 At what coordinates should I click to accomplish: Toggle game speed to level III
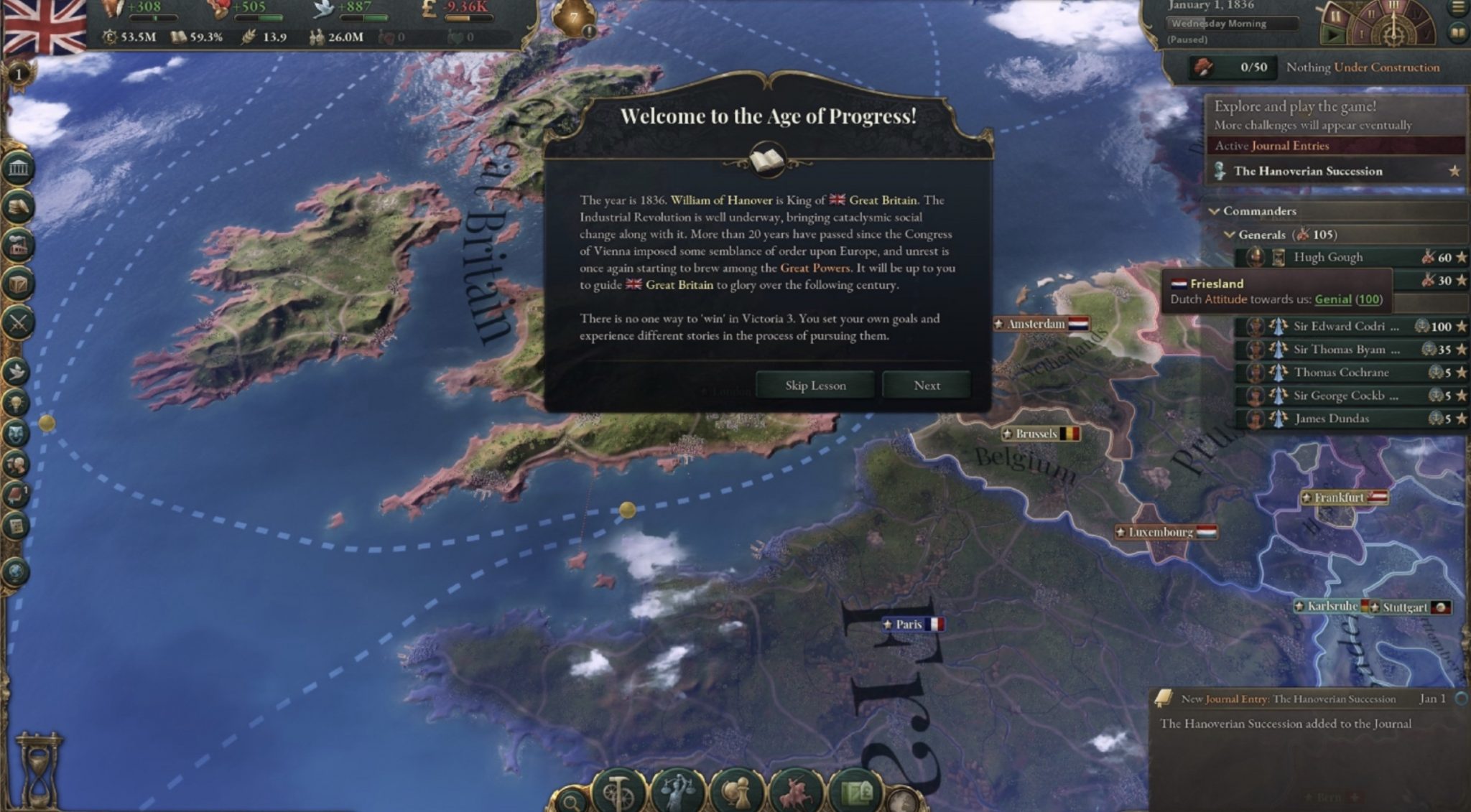[x=1393, y=7]
